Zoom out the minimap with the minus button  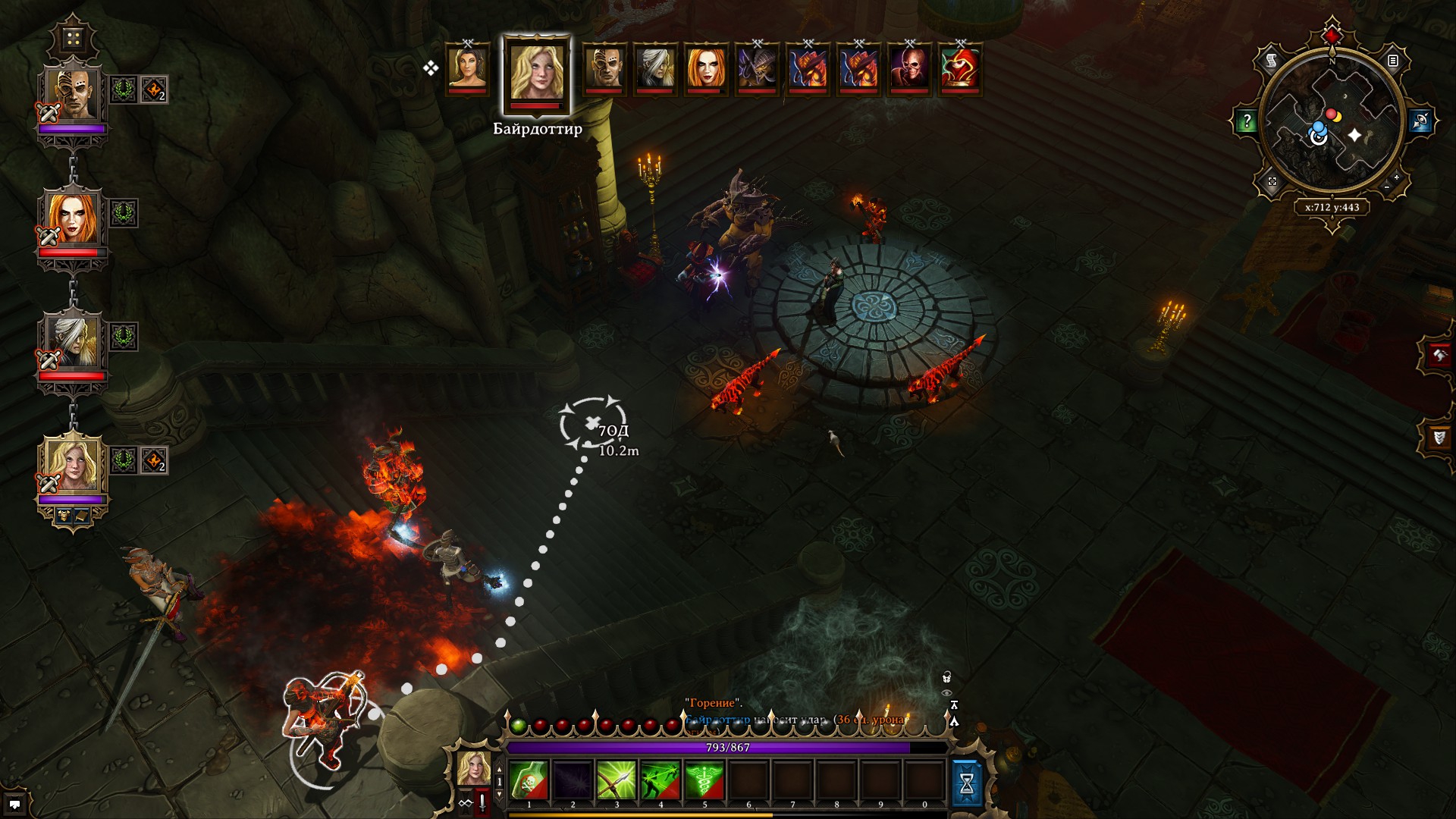click(x=1387, y=187)
